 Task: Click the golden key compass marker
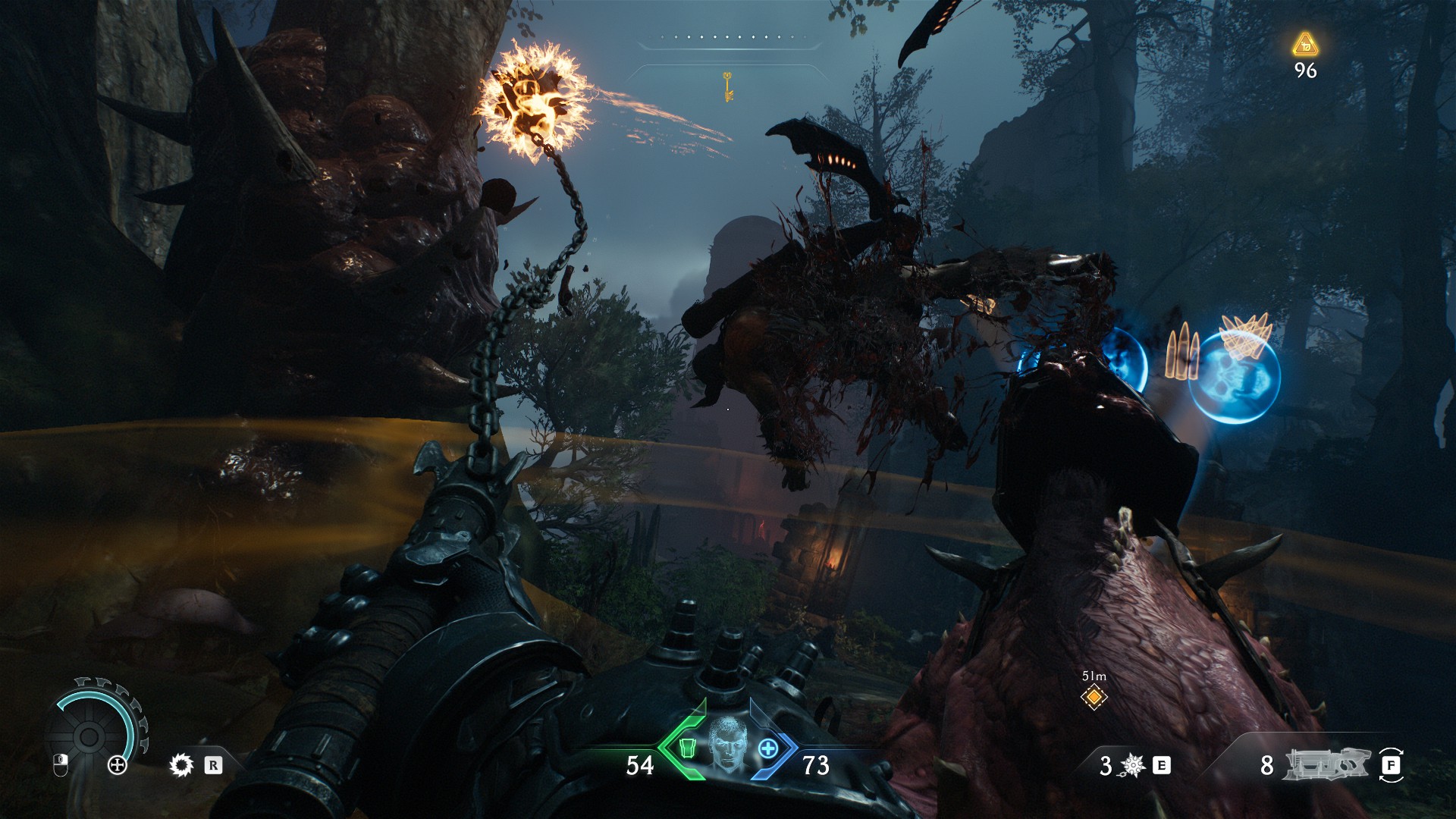coord(728,86)
